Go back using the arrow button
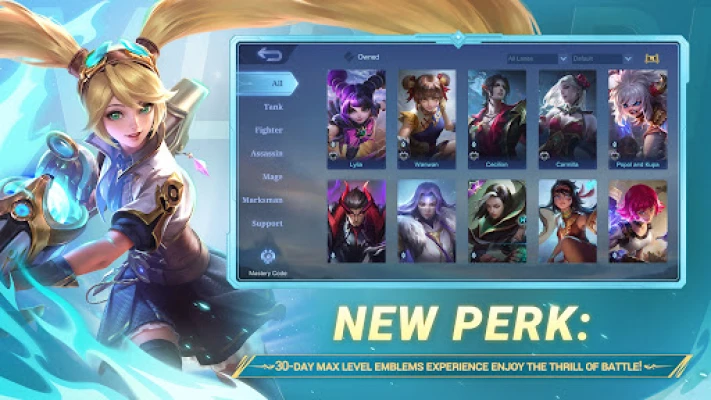The height and width of the screenshot is (400, 711). pos(268,54)
